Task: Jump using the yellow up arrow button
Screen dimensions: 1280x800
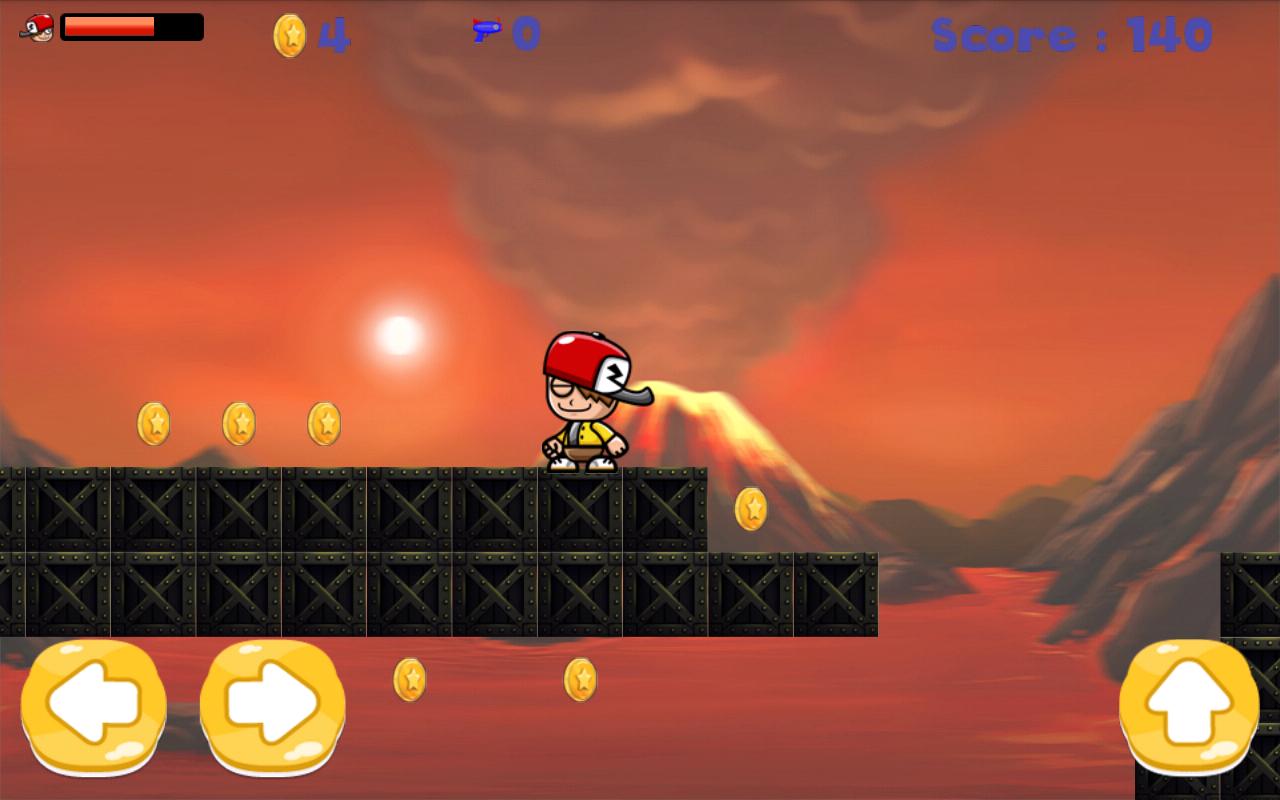Action: pos(1189,706)
